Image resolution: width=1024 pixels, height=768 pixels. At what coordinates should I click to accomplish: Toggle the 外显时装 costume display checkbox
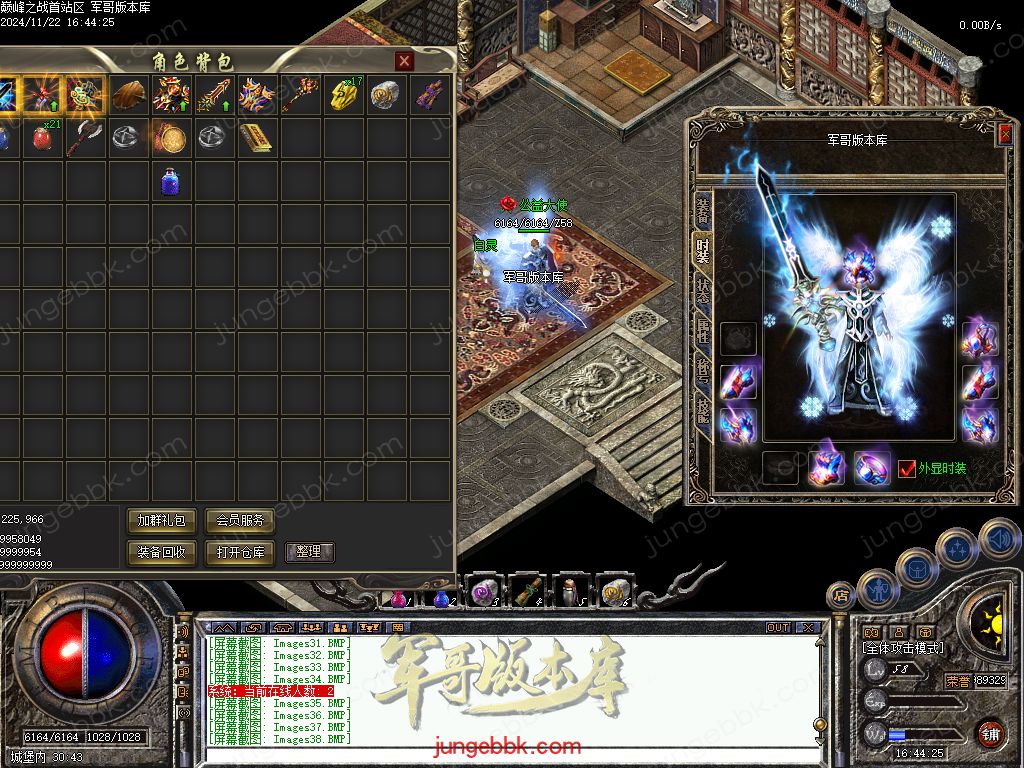(x=907, y=468)
